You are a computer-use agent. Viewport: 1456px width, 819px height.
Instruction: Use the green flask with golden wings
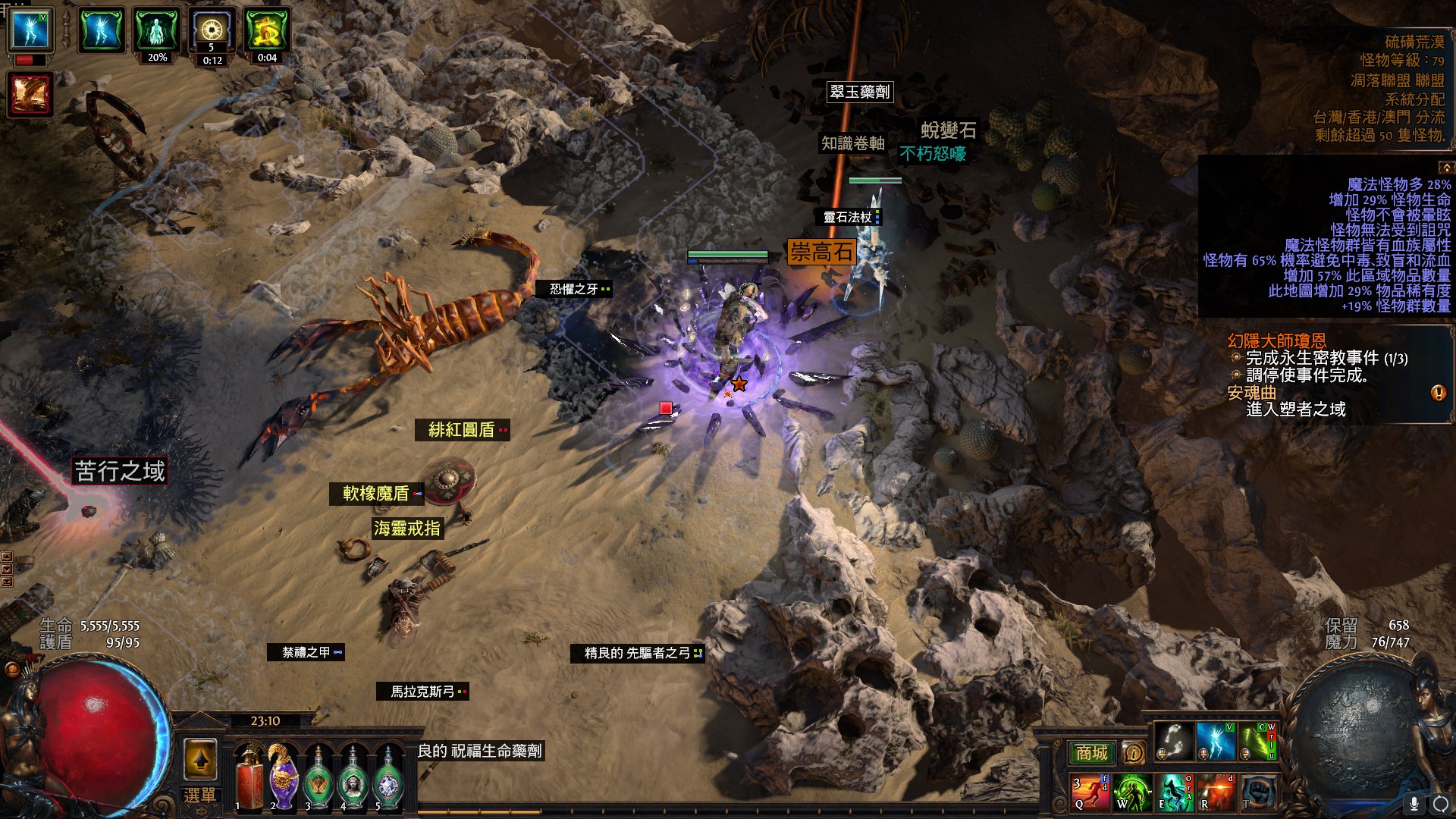pos(318,777)
